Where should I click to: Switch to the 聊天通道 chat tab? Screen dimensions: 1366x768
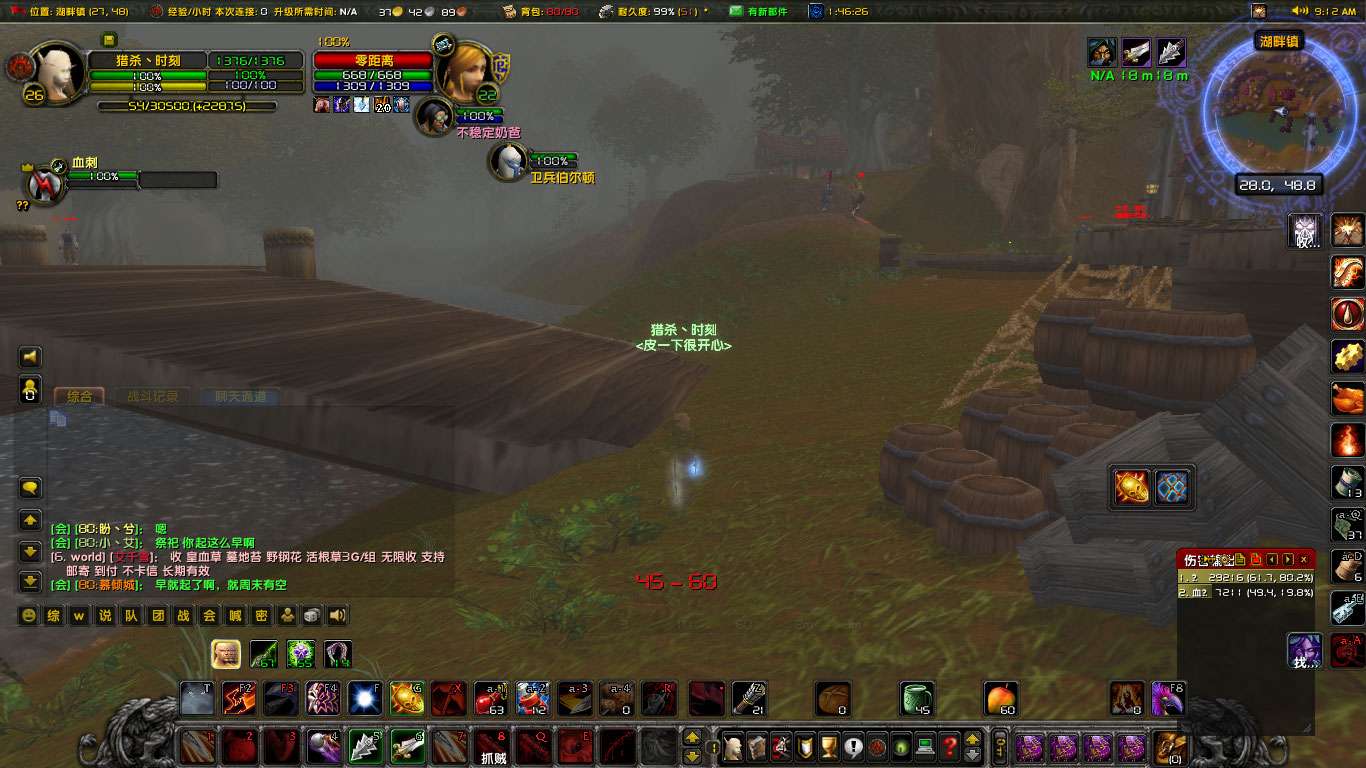[x=242, y=396]
